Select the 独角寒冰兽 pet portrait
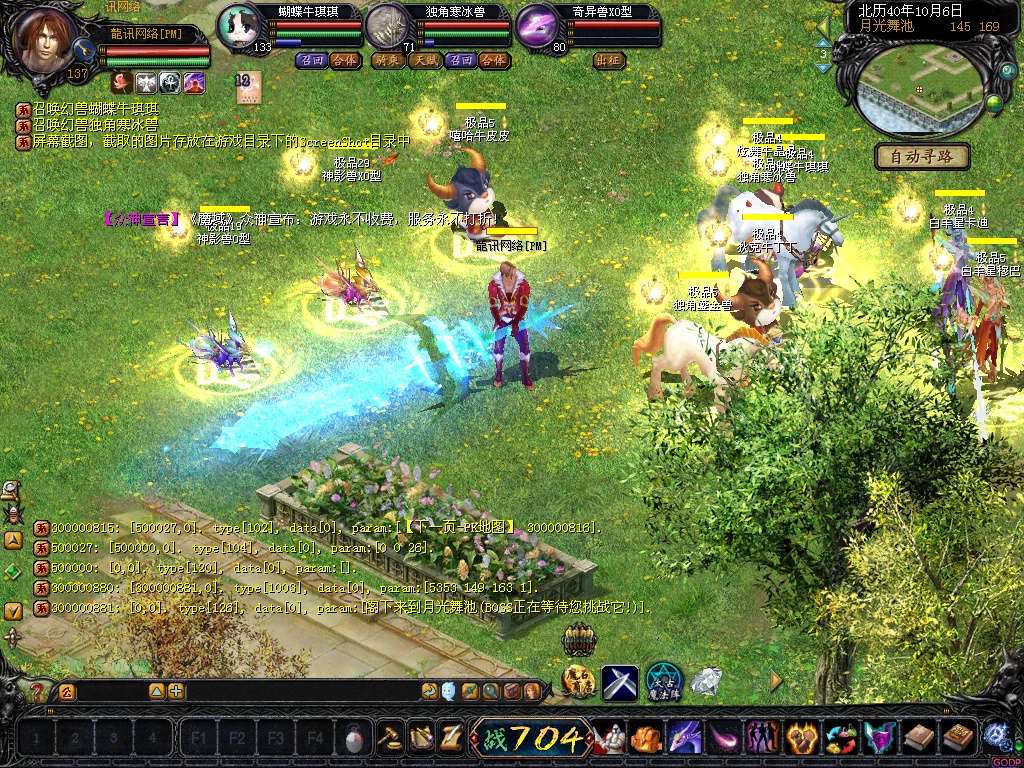 (x=387, y=27)
